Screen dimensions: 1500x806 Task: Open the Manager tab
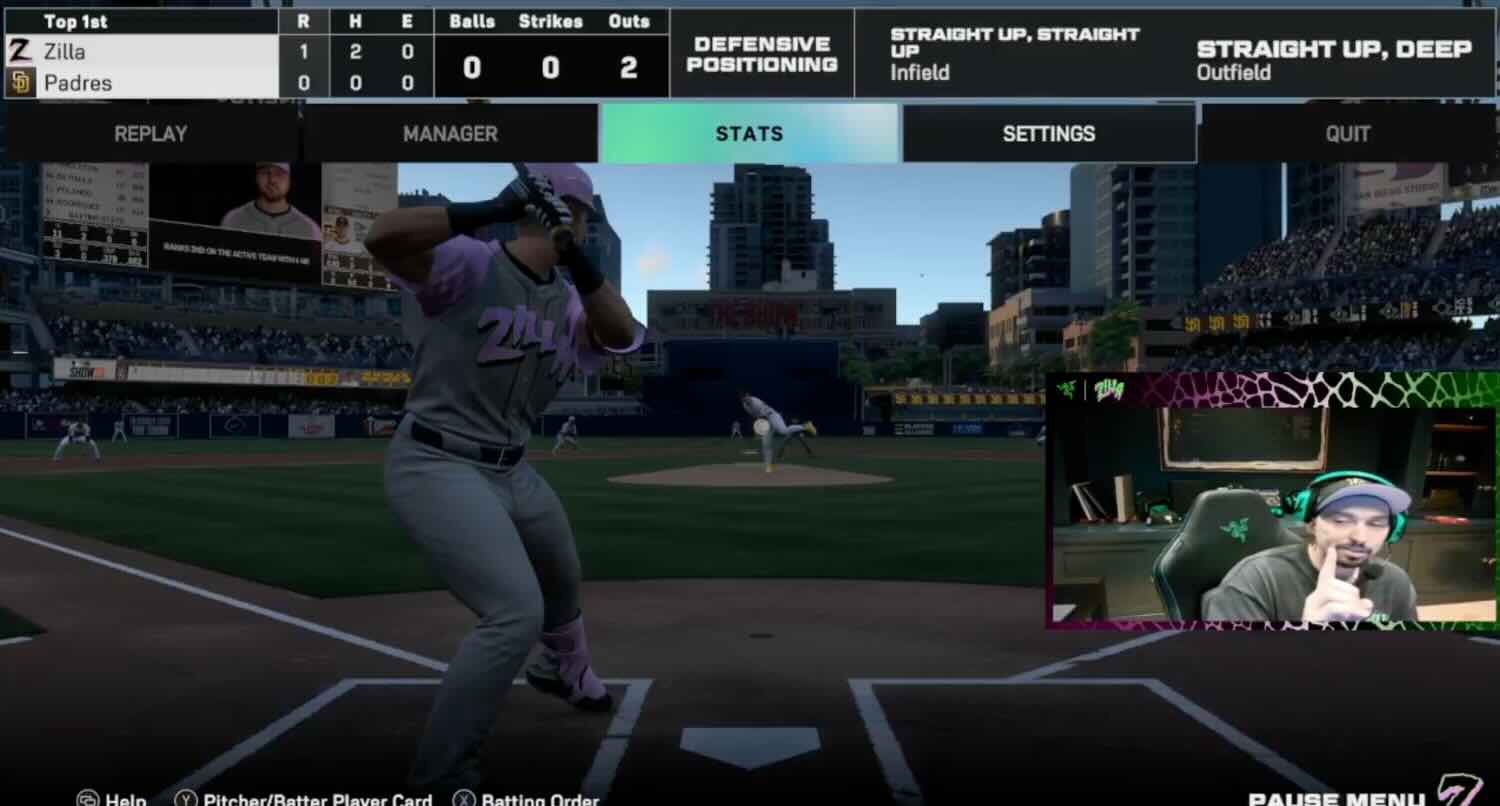click(450, 133)
